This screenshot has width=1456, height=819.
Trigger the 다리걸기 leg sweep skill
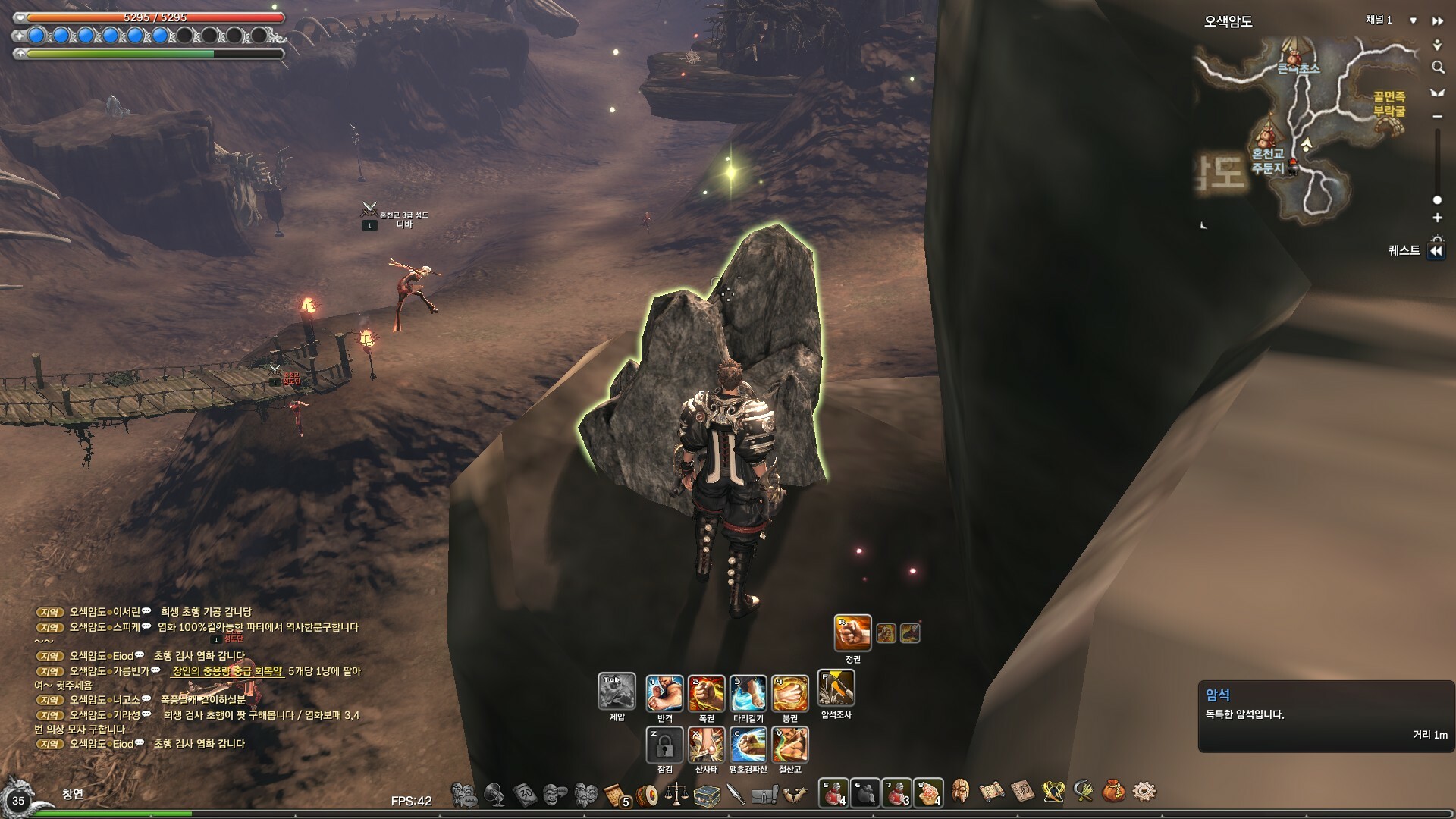pos(748,693)
